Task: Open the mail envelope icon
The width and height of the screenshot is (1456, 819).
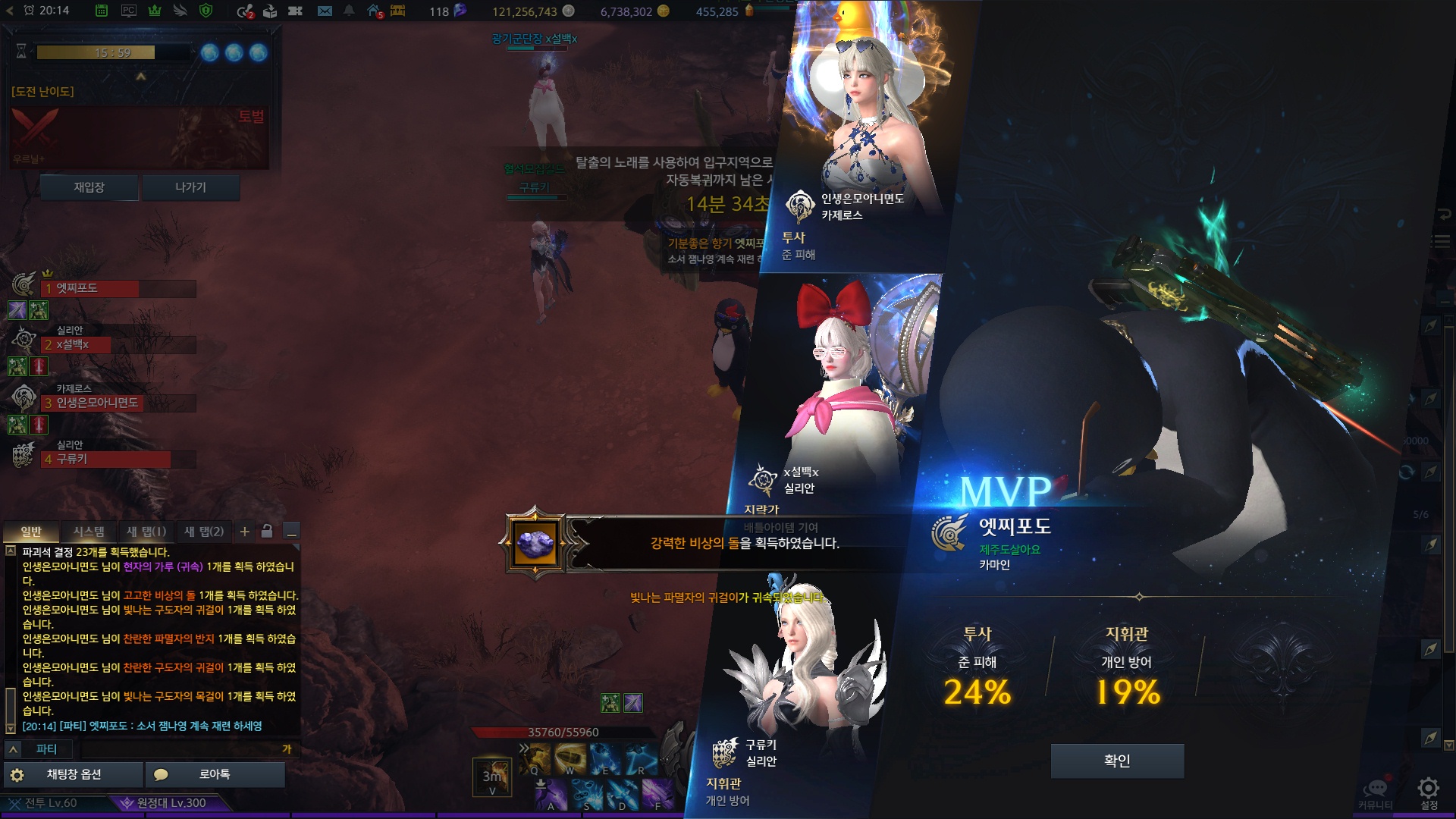Action: click(325, 11)
